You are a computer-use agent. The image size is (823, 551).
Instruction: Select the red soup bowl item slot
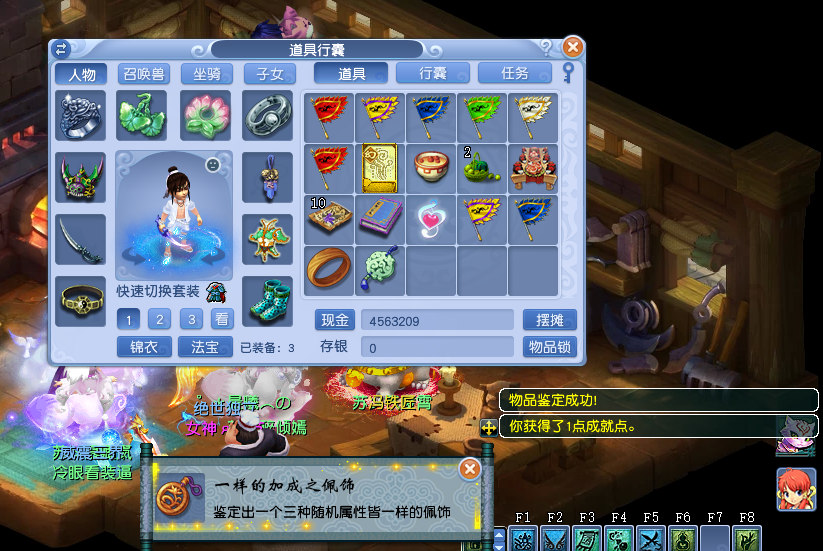431,168
